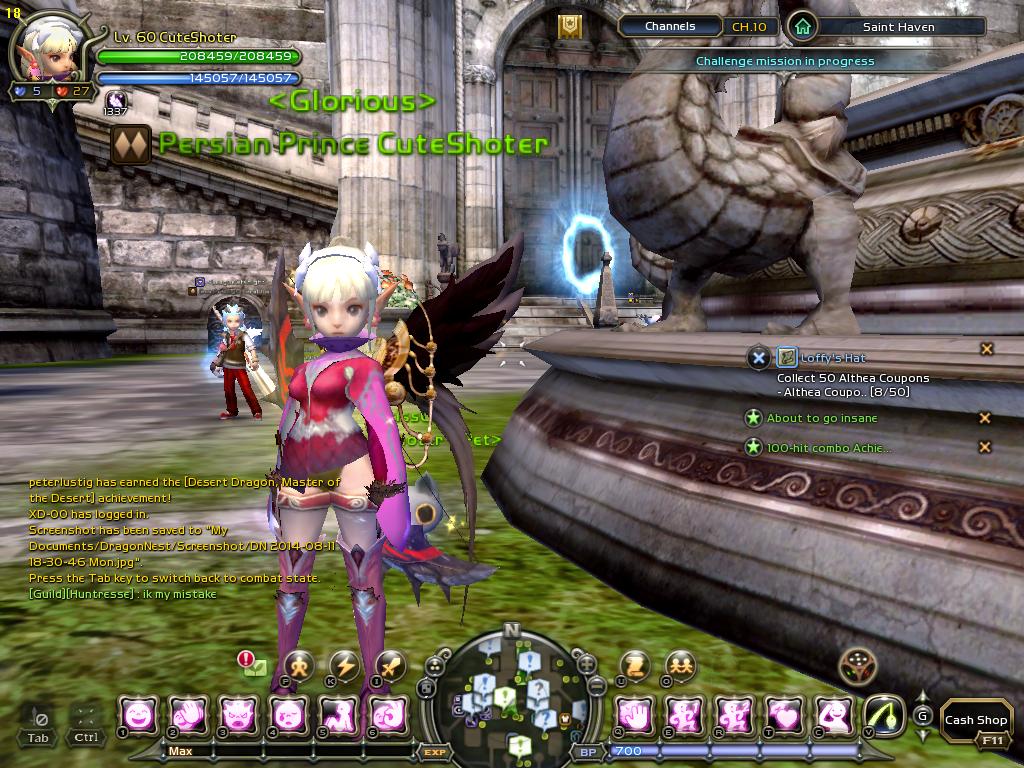Open the inventory sword icon
Viewport: 1024px width, 768px height.
point(389,665)
